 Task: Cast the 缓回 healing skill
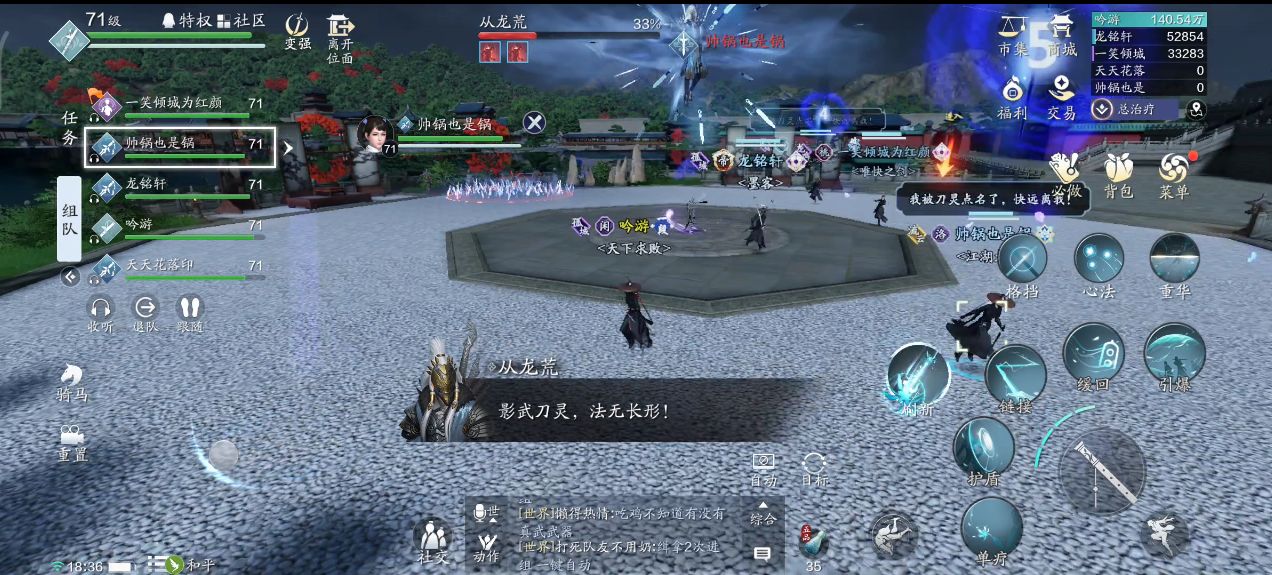(1093, 352)
